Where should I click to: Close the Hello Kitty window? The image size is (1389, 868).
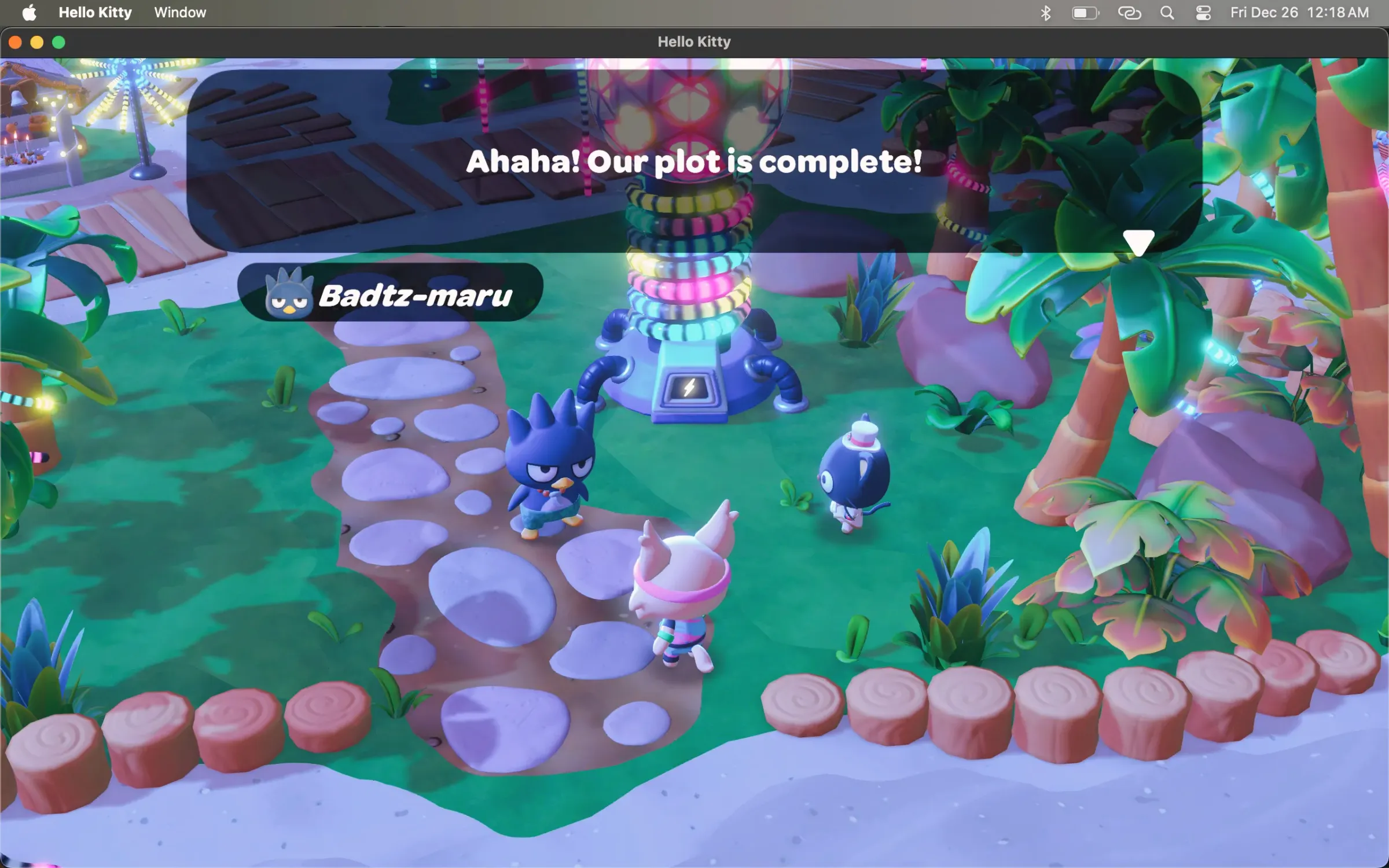(x=16, y=42)
